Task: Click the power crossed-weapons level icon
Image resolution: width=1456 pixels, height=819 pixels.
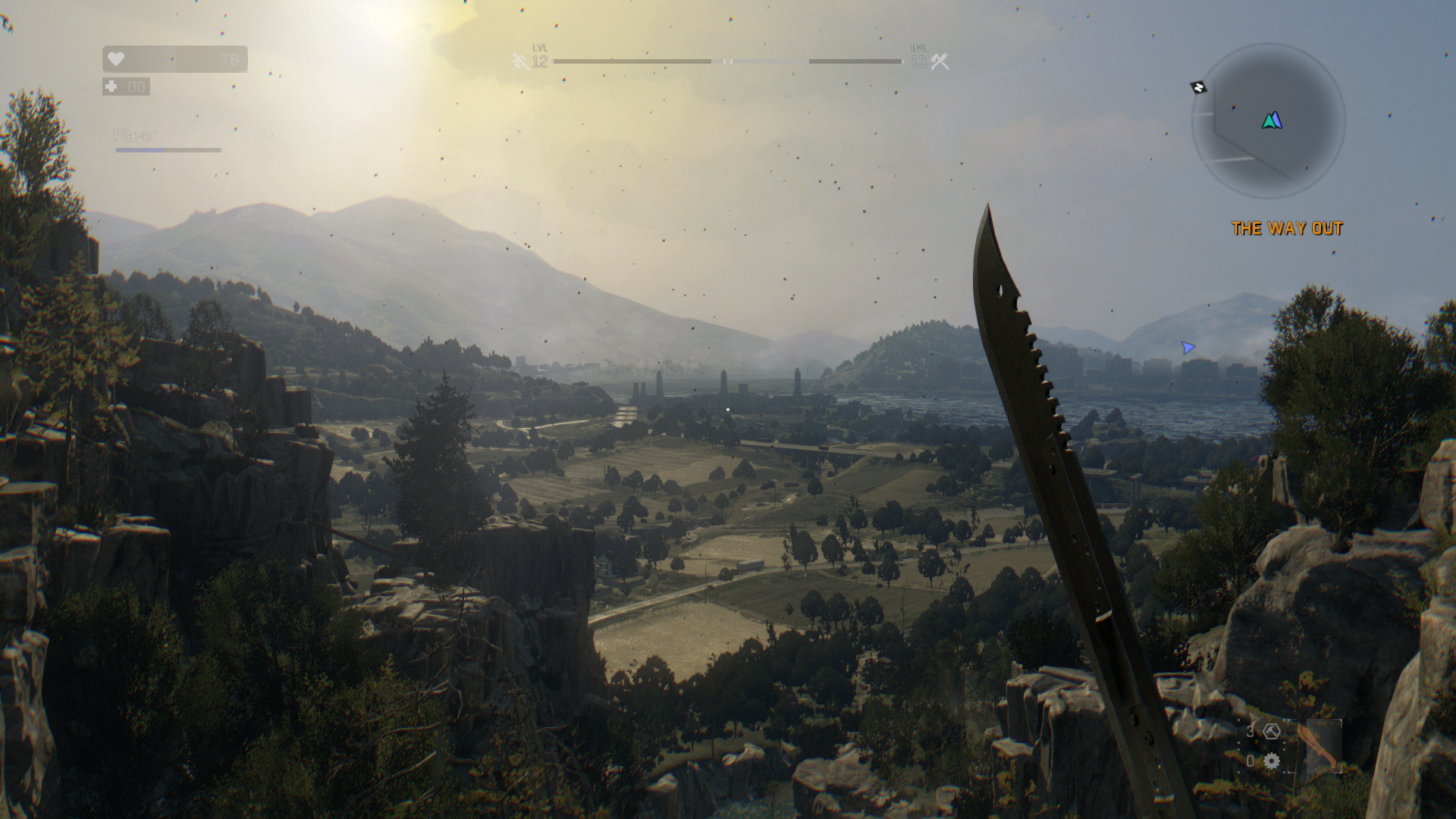Action: coord(940,61)
